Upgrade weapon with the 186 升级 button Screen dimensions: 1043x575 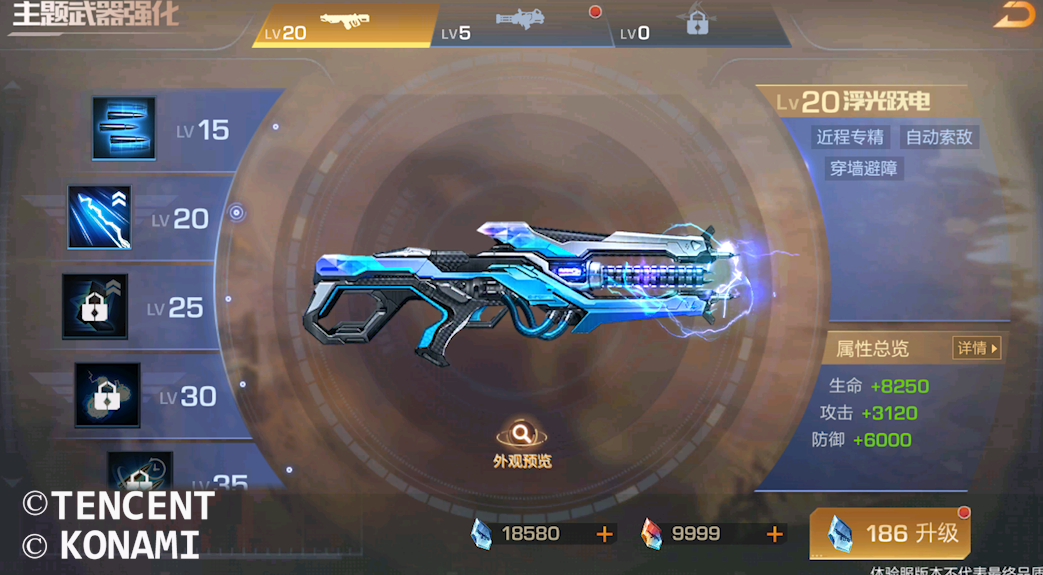click(x=889, y=534)
